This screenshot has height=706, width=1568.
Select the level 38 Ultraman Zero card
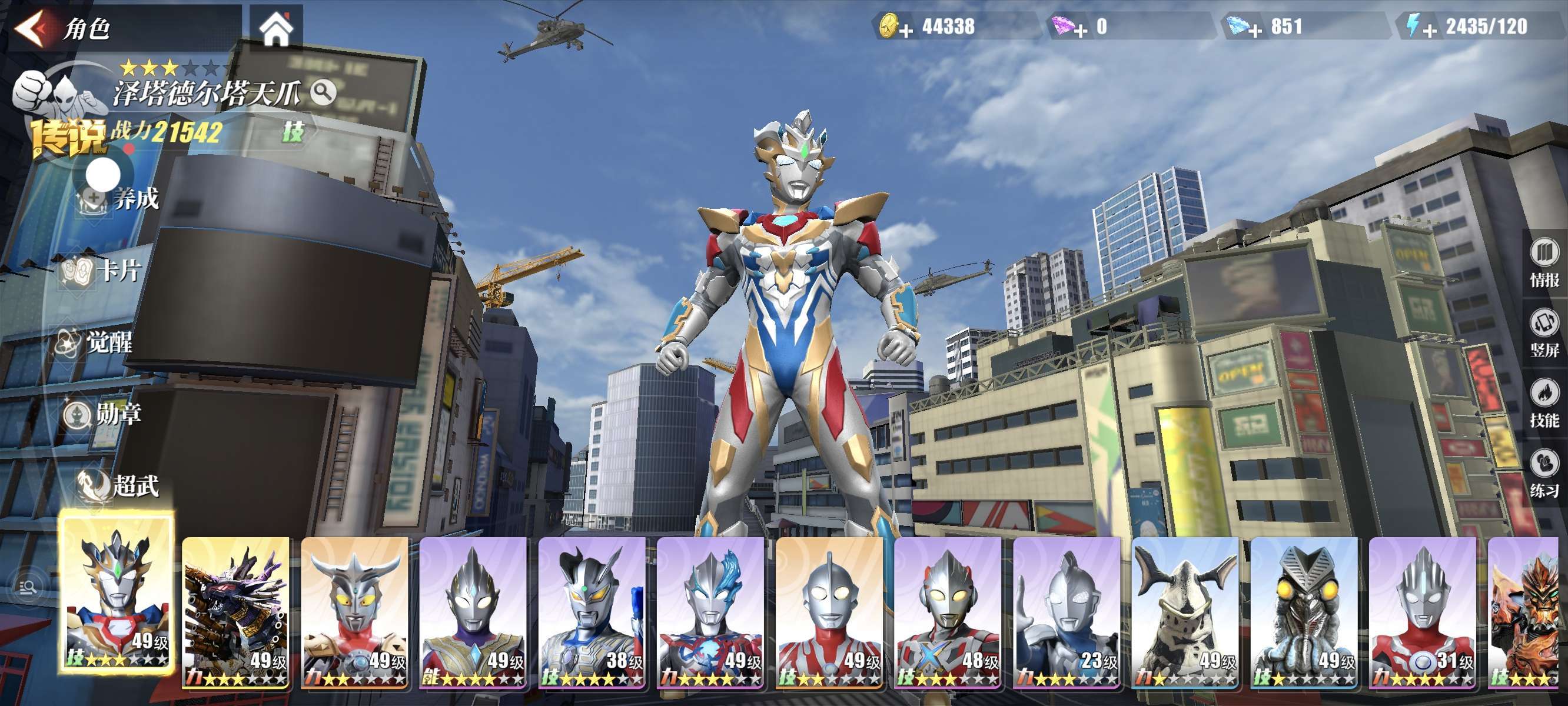(591, 612)
